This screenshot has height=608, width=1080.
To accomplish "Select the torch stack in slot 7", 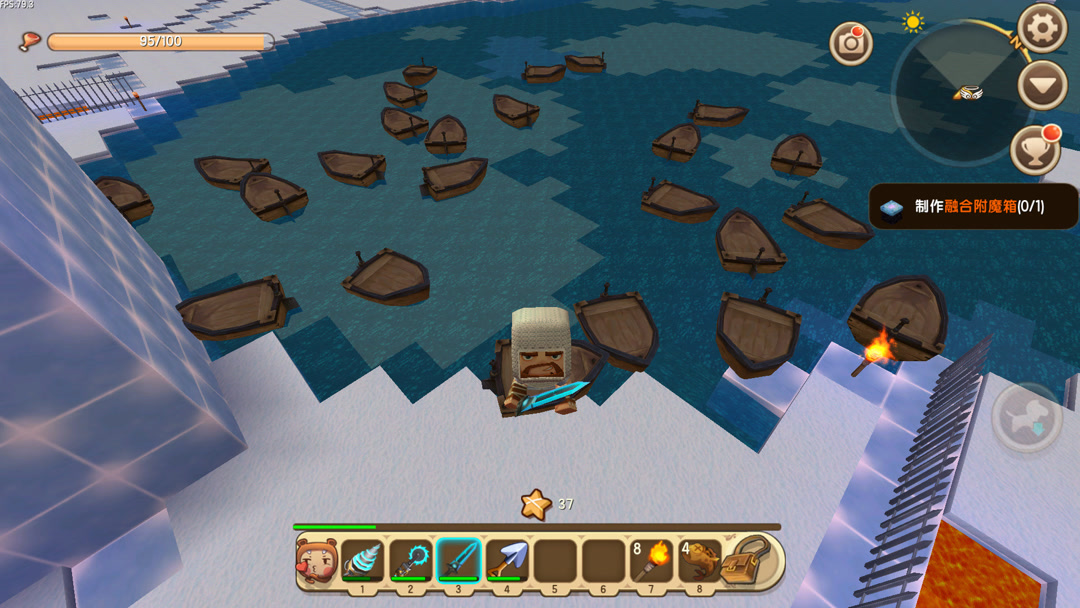I will (x=651, y=560).
